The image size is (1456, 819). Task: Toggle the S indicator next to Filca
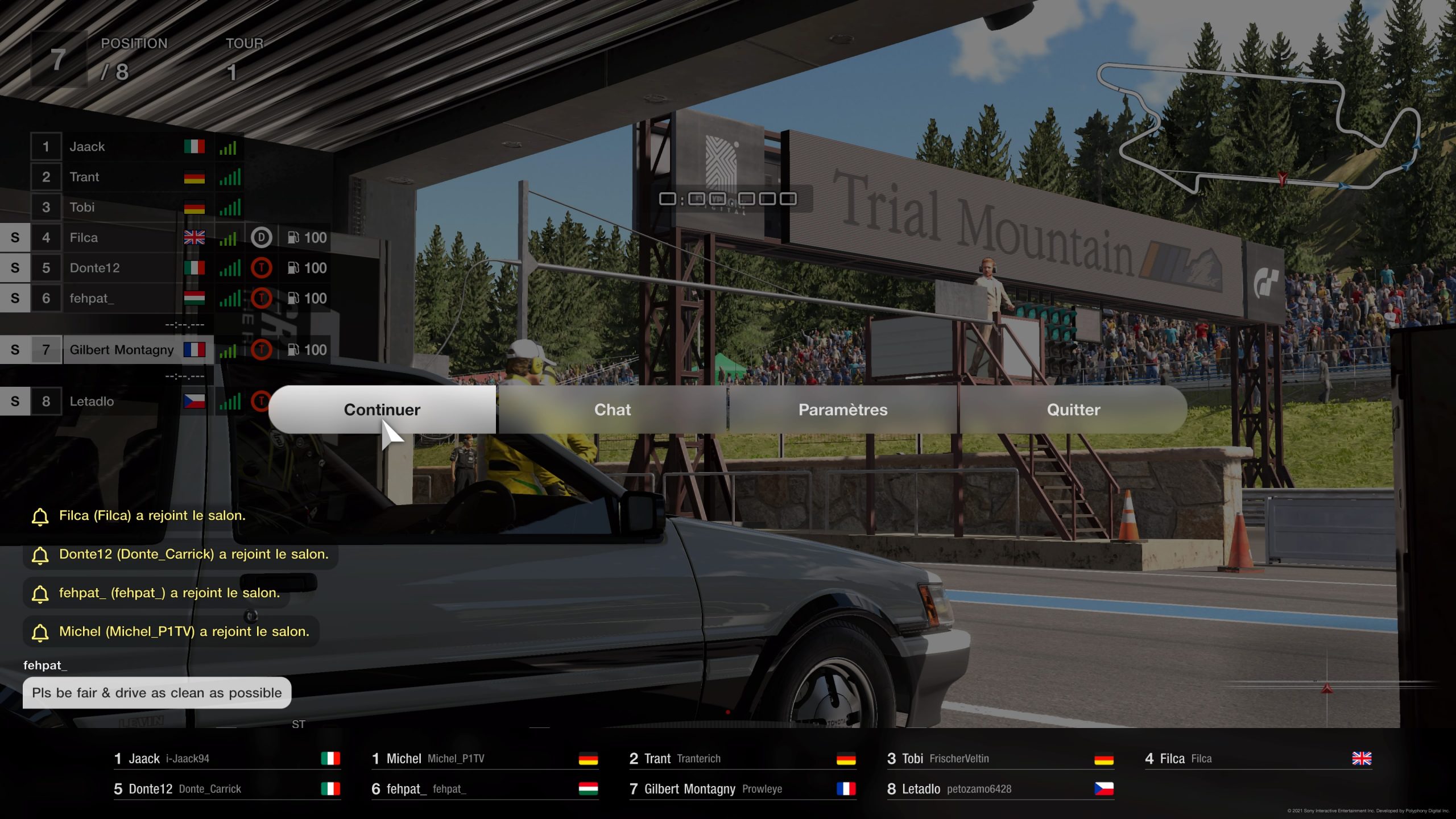[15, 238]
